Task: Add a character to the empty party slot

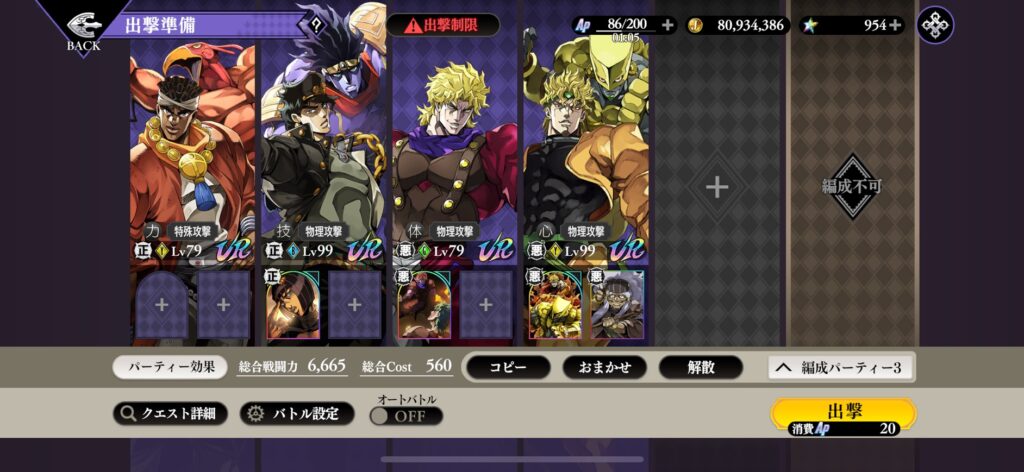Action: tap(716, 187)
